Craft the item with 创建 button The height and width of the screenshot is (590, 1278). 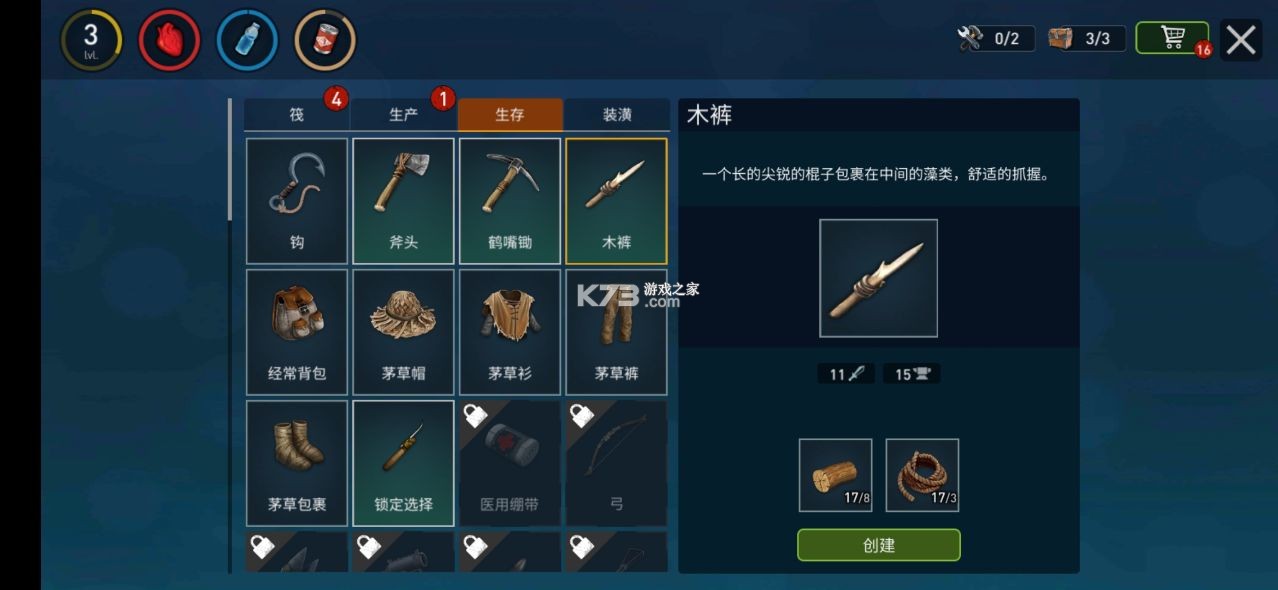tap(878, 545)
